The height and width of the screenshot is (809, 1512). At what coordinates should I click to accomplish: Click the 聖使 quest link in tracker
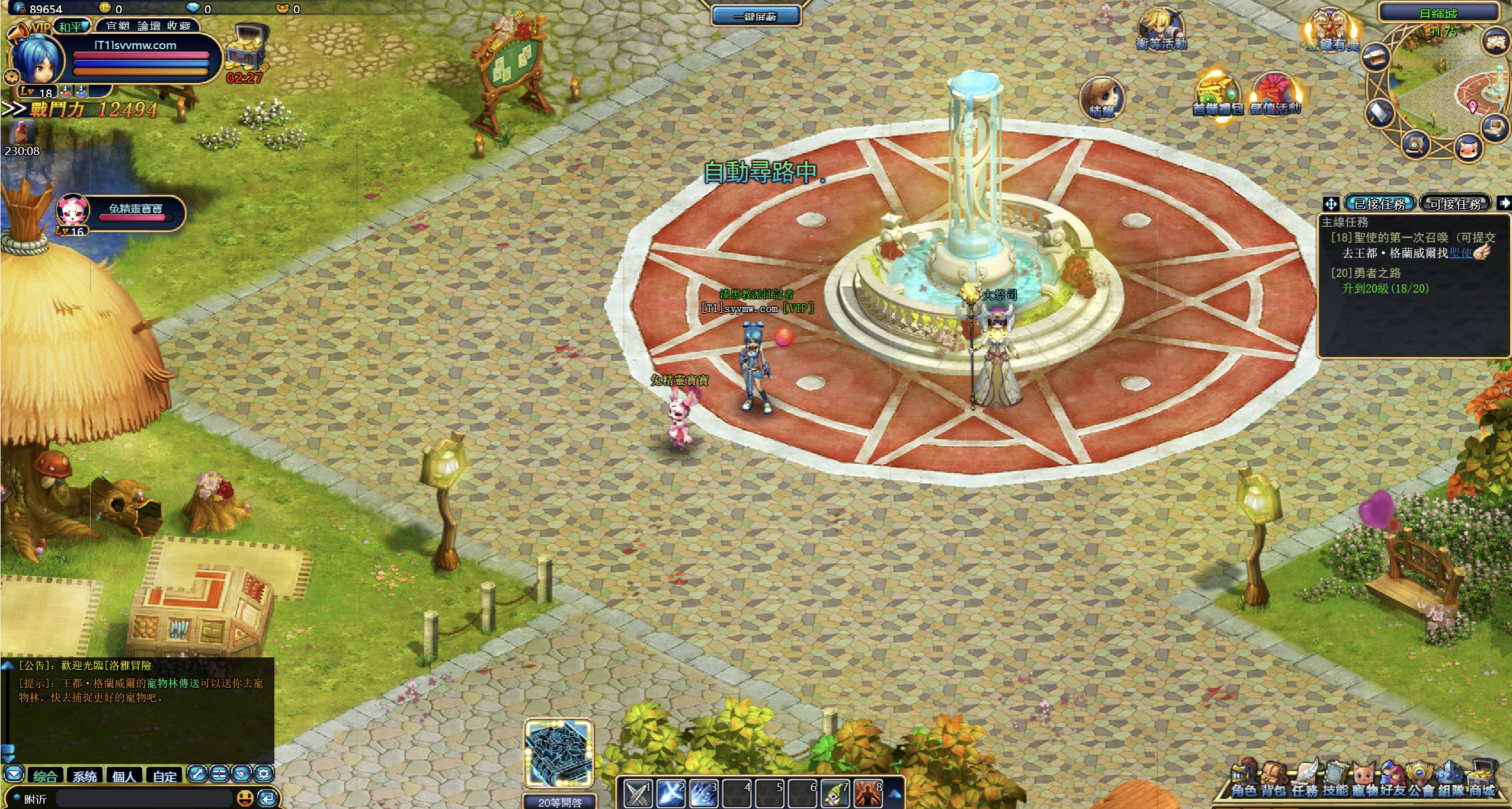[x=1460, y=253]
